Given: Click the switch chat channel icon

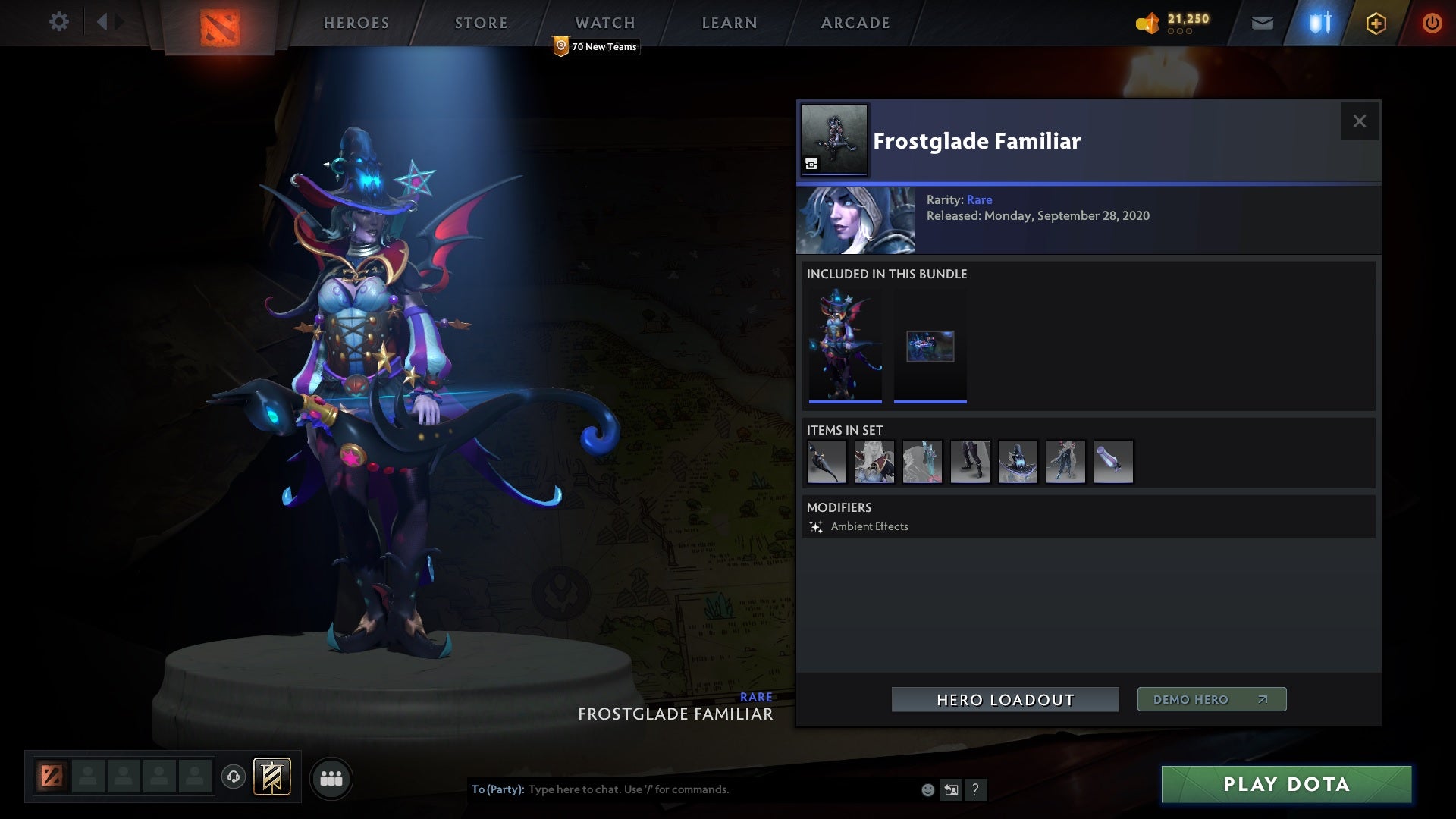Looking at the screenshot, I should click(x=951, y=789).
